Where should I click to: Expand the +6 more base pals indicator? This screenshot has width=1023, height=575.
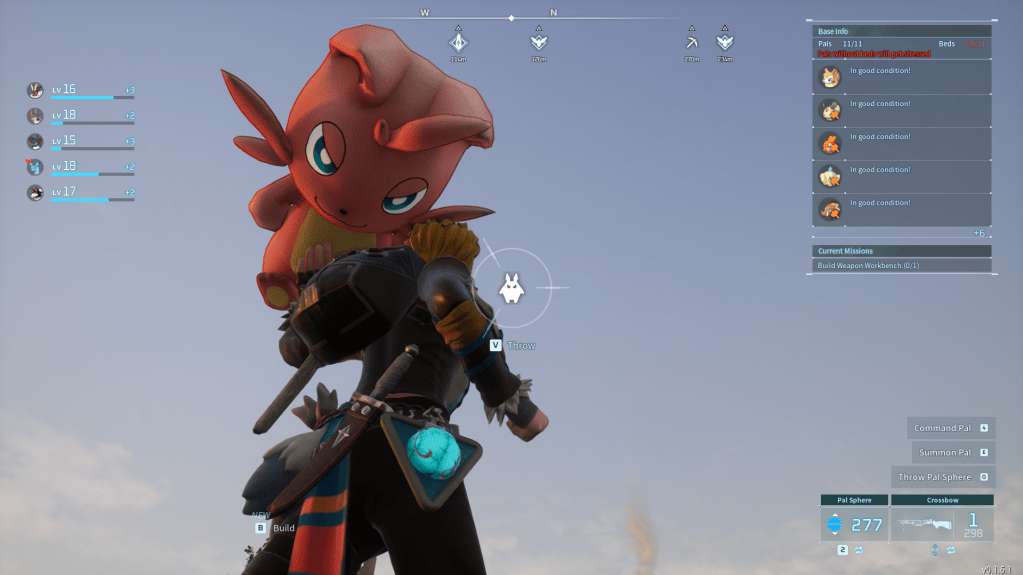979,233
